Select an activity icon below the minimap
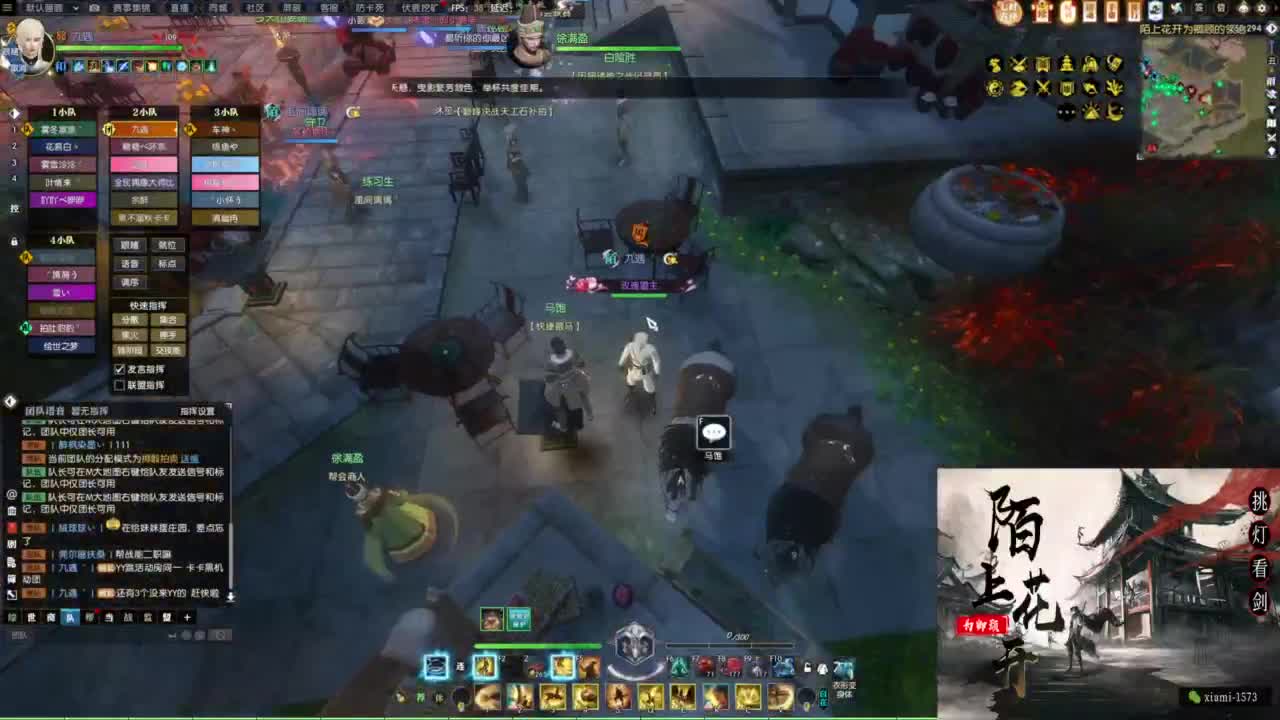The height and width of the screenshot is (720, 1280). tap(995, 65)
